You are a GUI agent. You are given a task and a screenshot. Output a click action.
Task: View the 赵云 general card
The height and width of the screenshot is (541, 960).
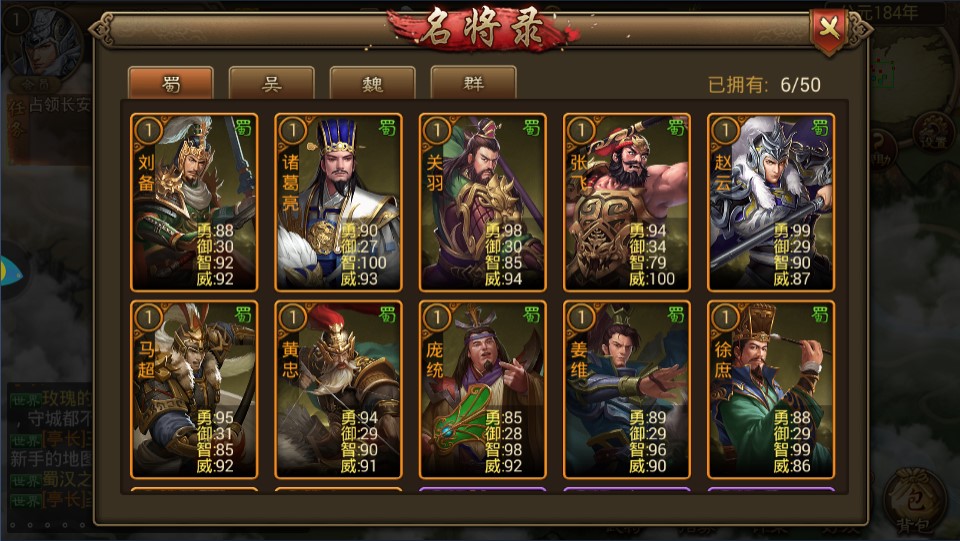(x=770, y=202)
